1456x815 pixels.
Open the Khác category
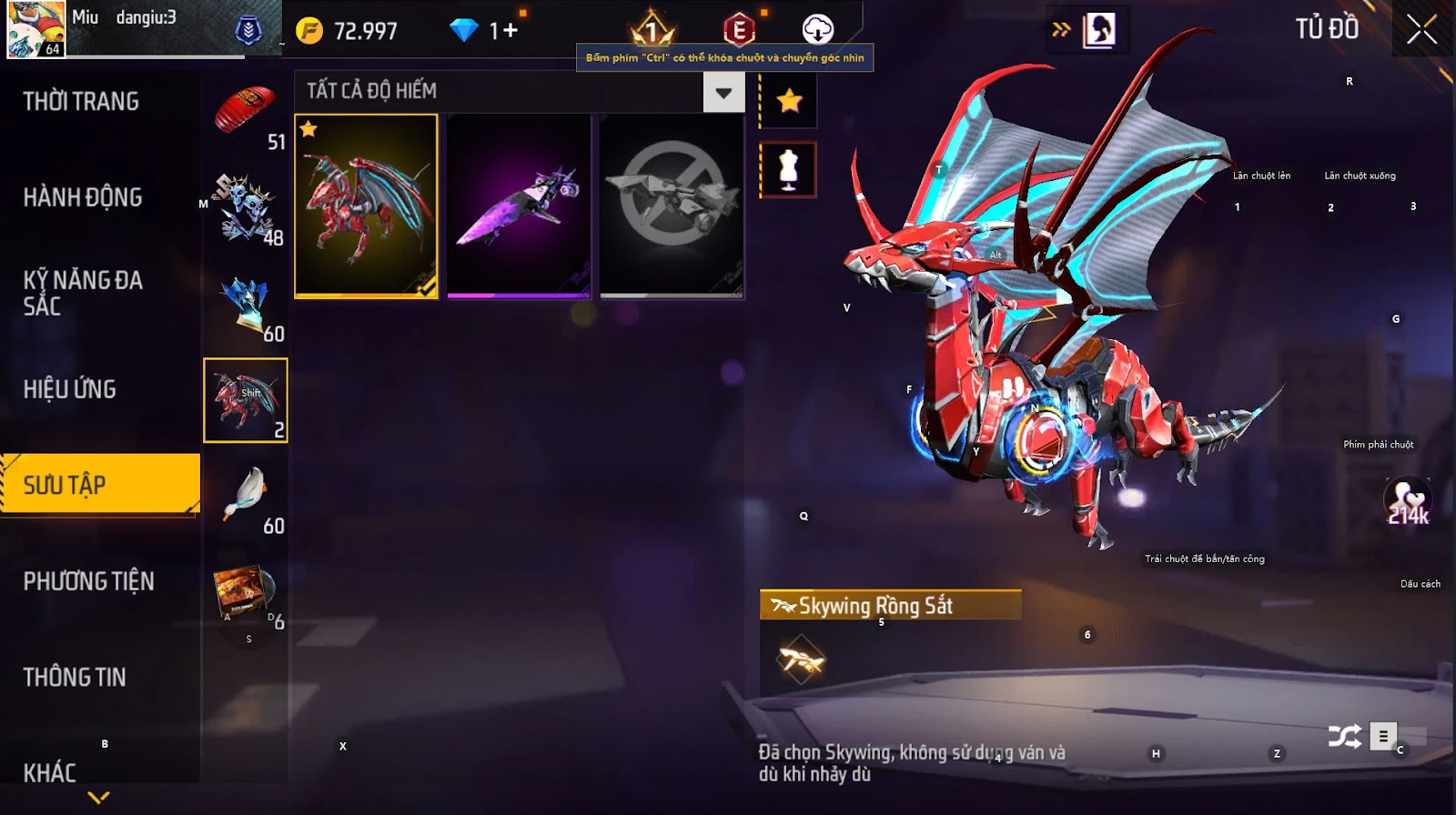pyautogui.click(x=50, y=773)
